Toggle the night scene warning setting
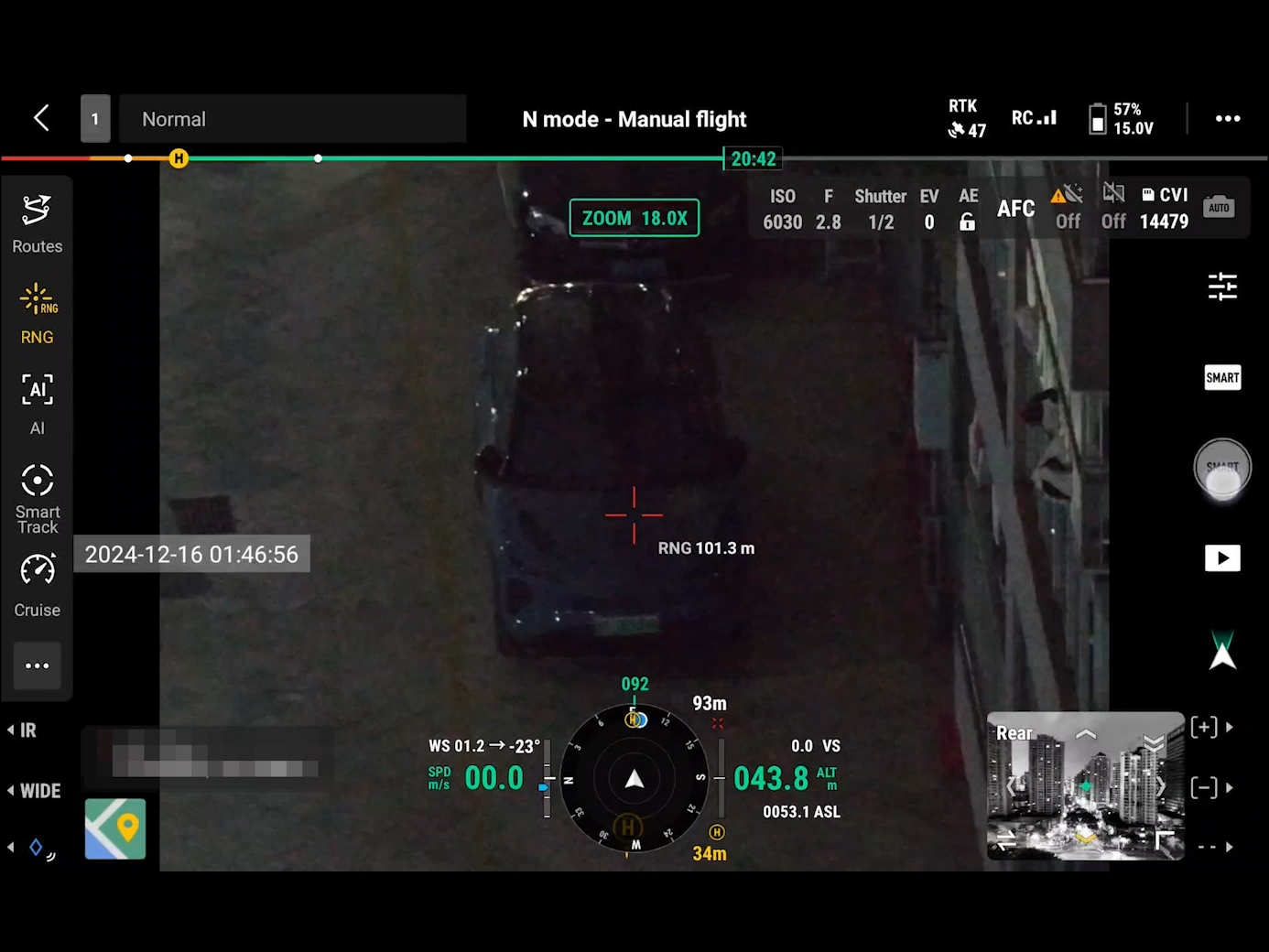Image resolution: width=1269 pixels, height=952 pixels. pyautogui.click(x=1068, y=208)
